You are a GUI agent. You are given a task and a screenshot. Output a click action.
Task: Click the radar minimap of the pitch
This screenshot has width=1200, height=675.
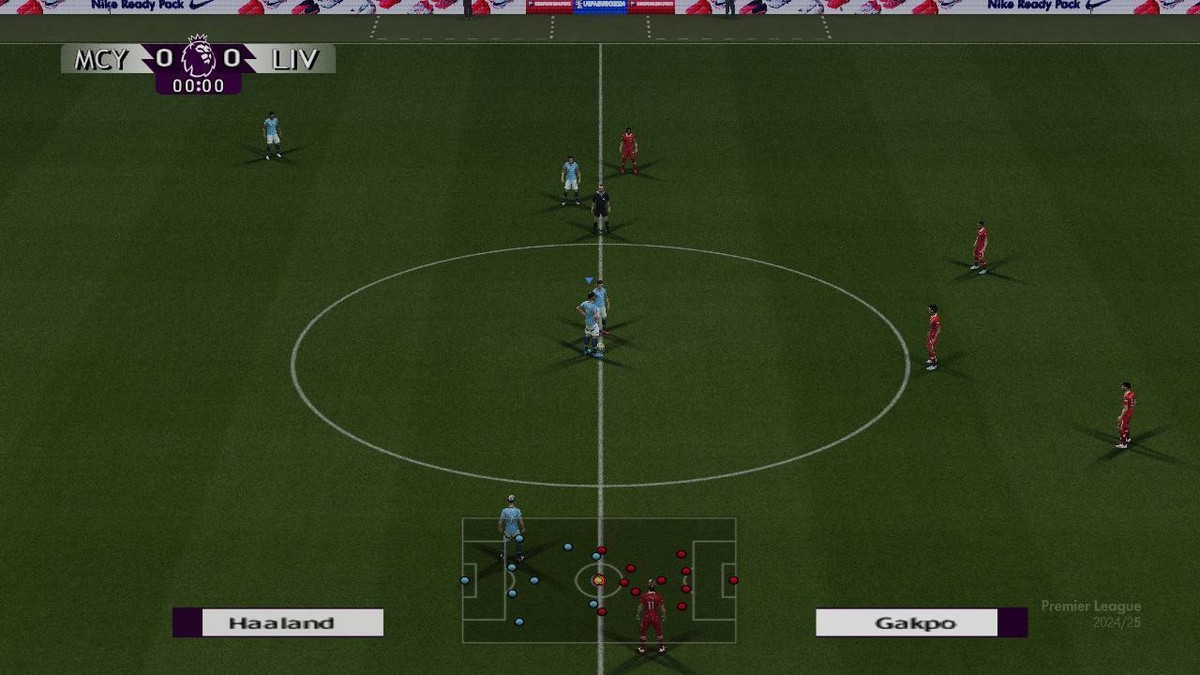(598, 580)
